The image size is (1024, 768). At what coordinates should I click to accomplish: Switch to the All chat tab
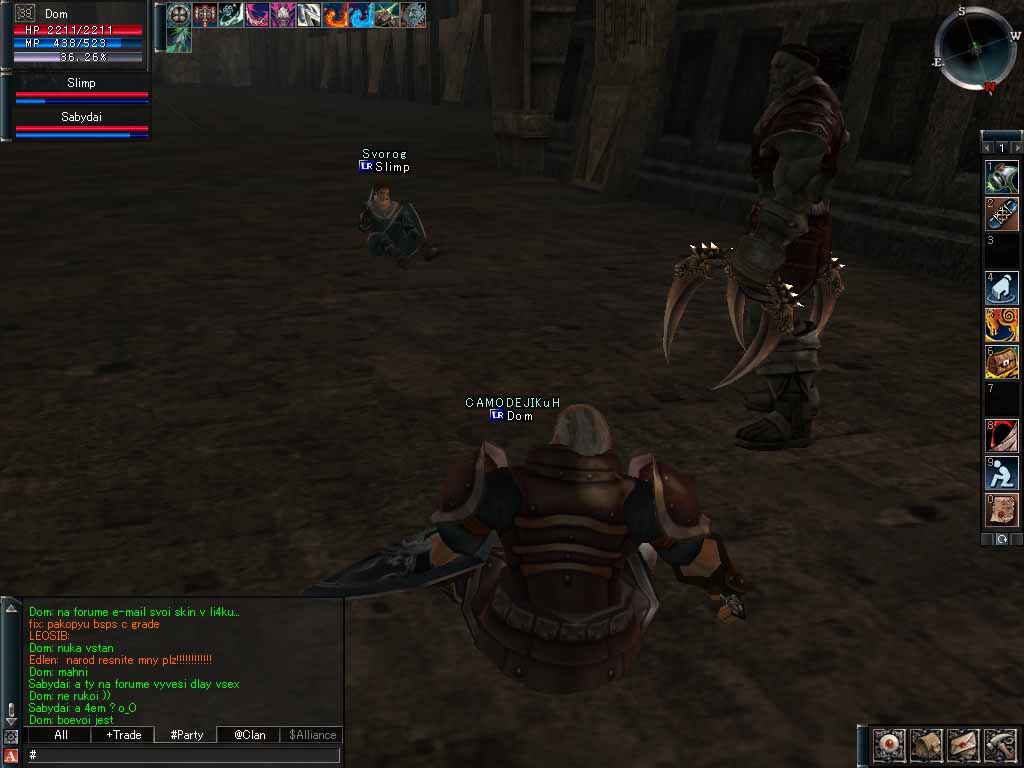(61, 735)
